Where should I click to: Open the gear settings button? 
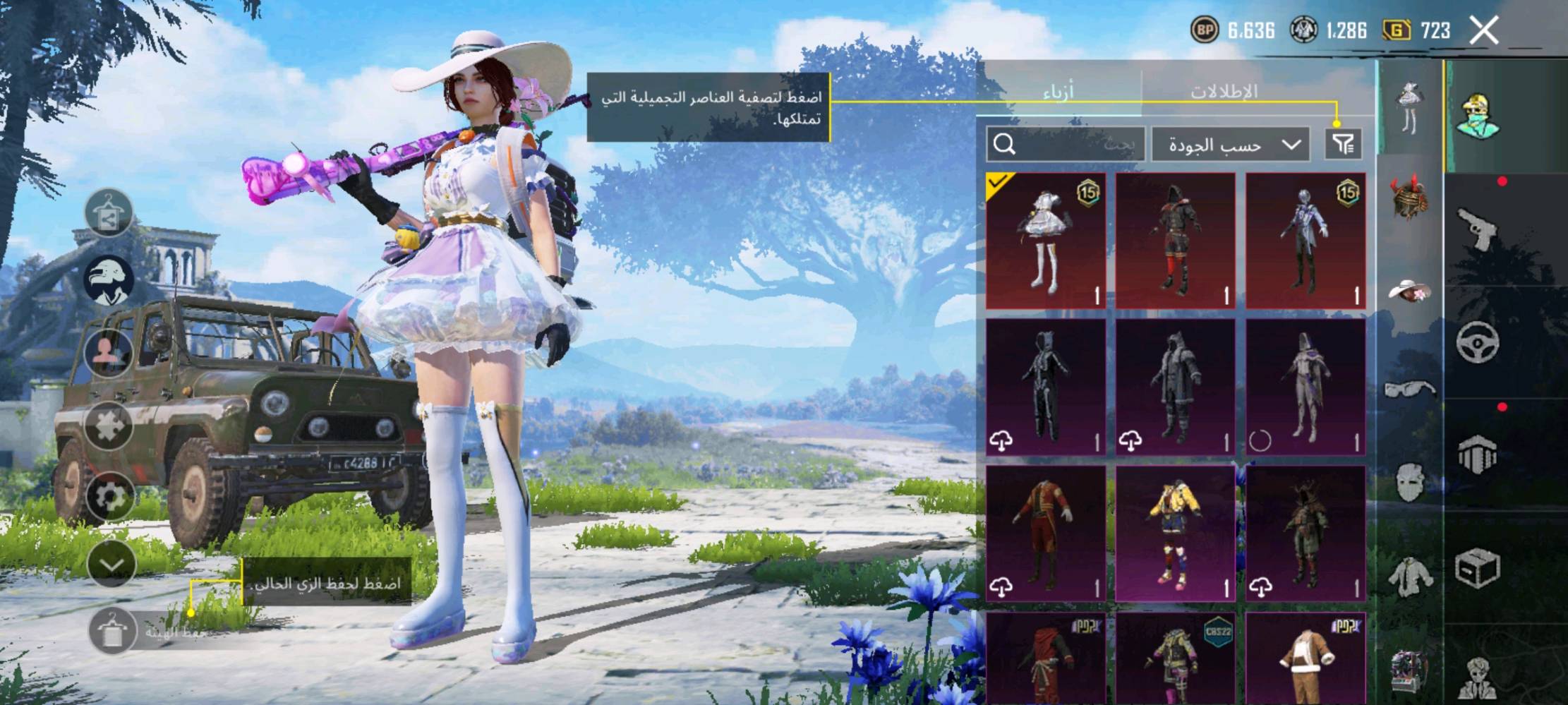[x=109, y=496]
